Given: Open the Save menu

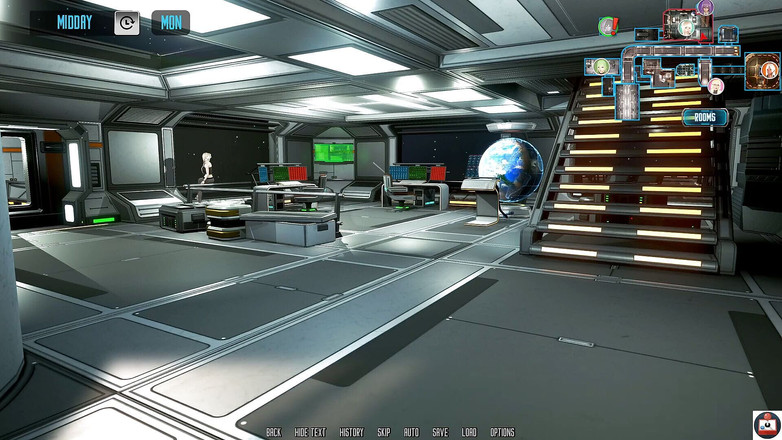Looking at the screenshot, I should (440, 432).
